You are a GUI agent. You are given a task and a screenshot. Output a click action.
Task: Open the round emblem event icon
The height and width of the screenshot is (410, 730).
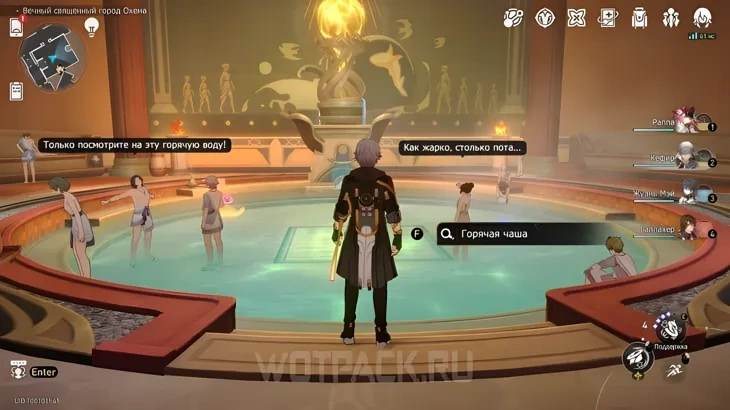tap(545, 18)
